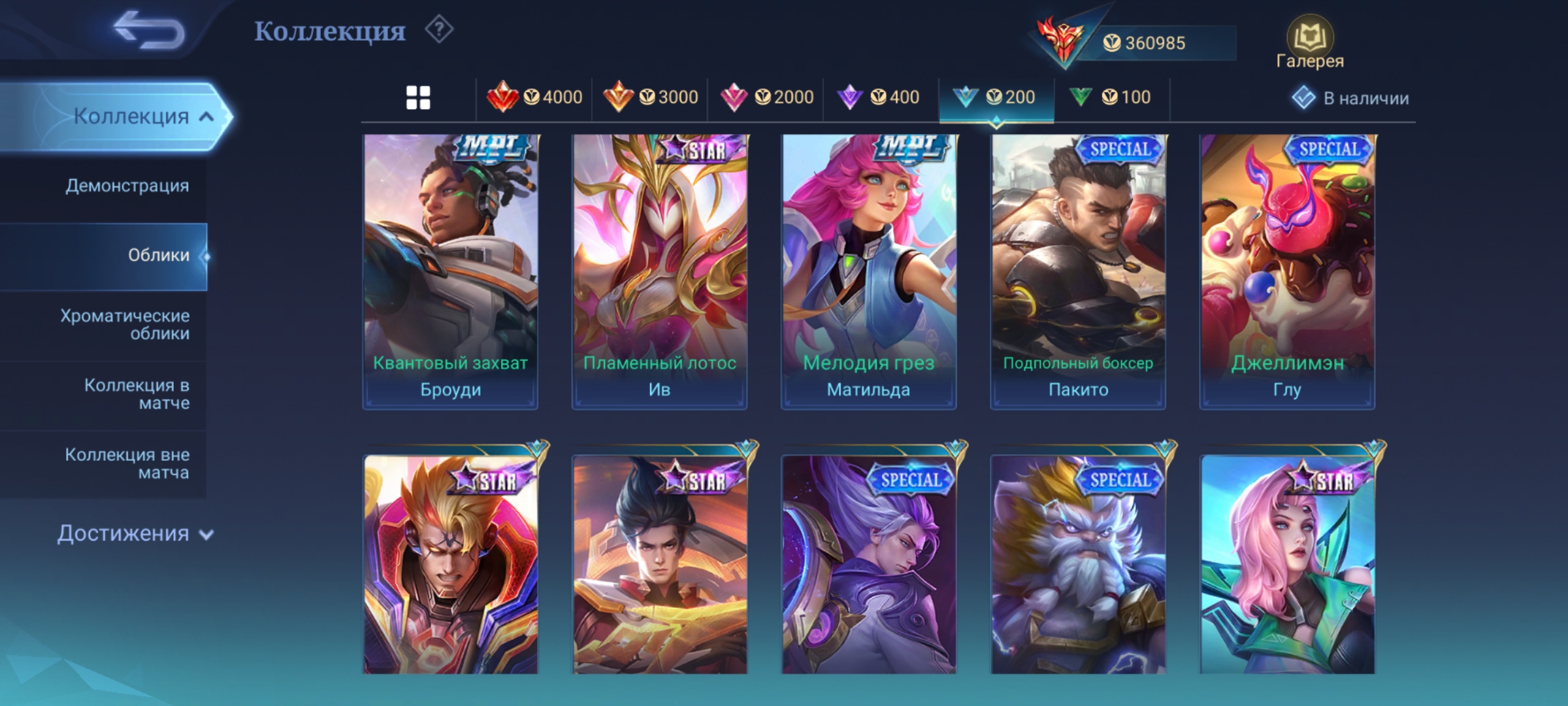Select the Квантовый захват Броуди skin card
Image resolution: width=1568 pixels, height=706 pixels.
point(450,271)
